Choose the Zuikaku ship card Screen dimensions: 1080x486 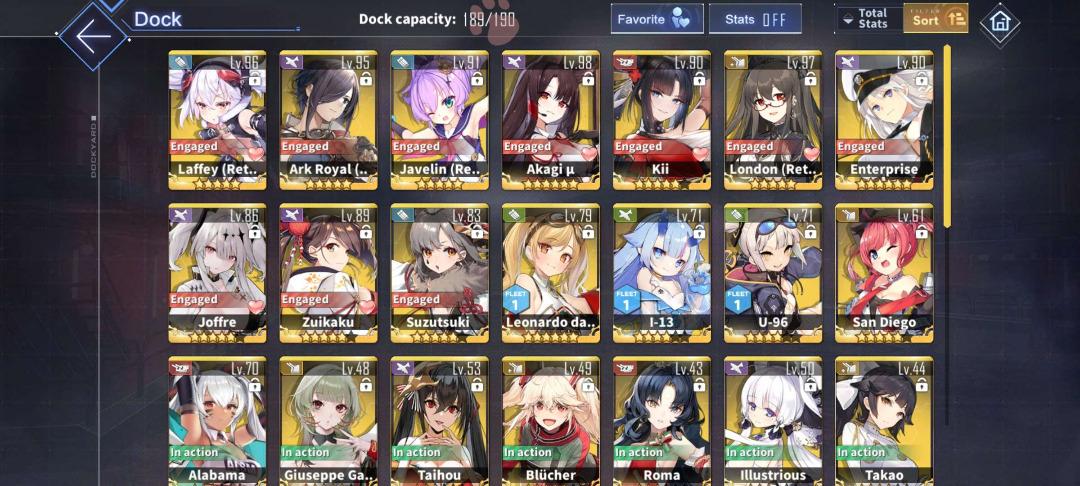(x=328, y=271)
